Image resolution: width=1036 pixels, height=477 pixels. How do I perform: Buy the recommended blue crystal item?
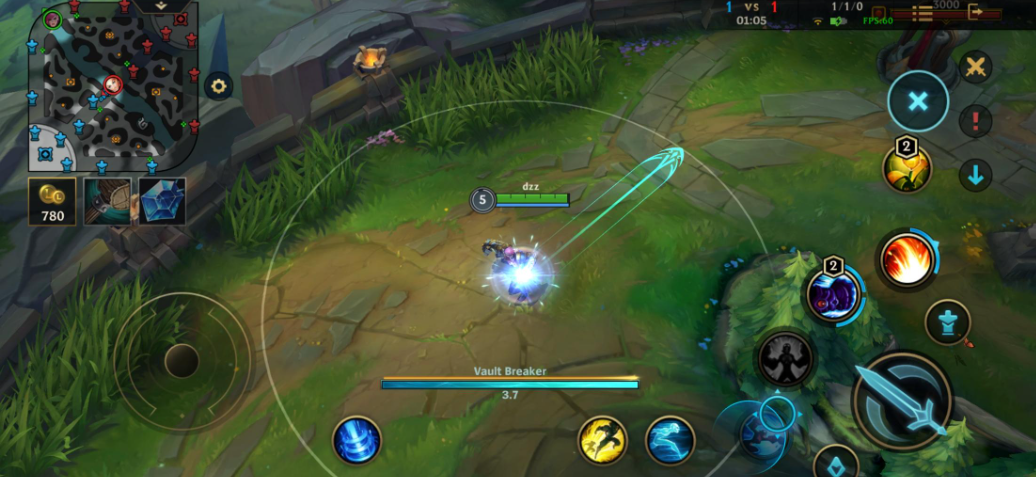click(x=162, y=201)
